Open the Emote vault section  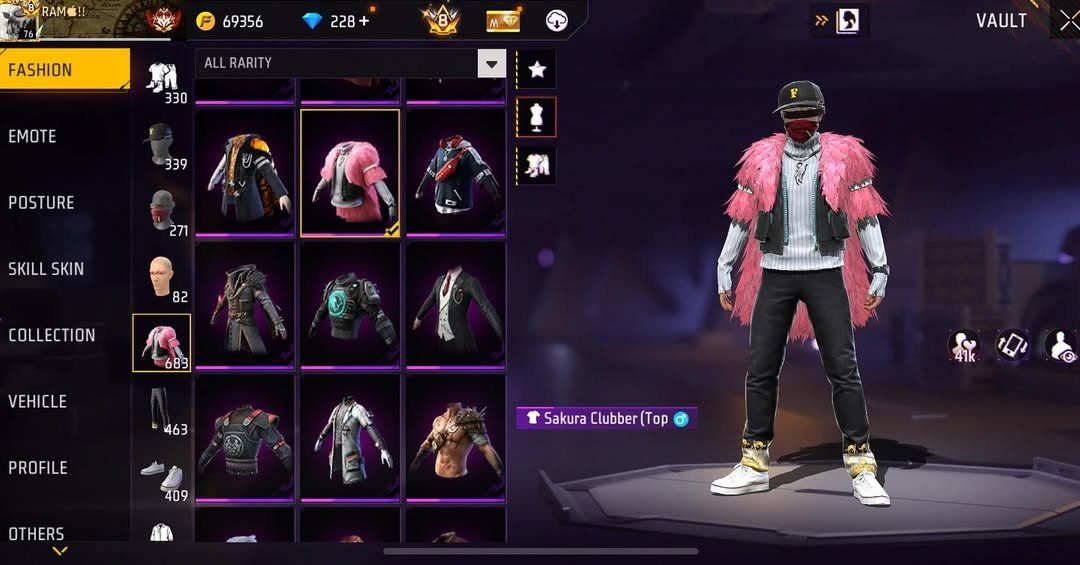33,137
